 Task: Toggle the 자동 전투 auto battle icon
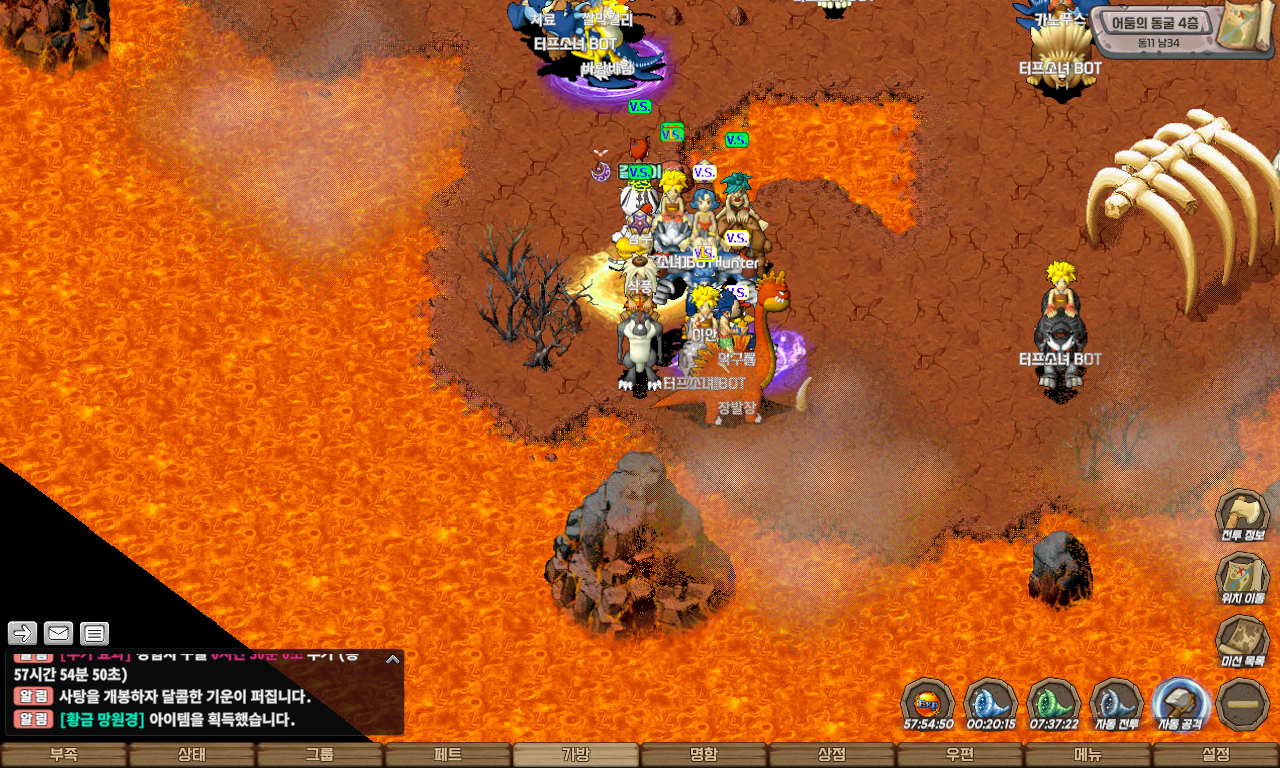pyautogui.click(x=1117, y=704)
